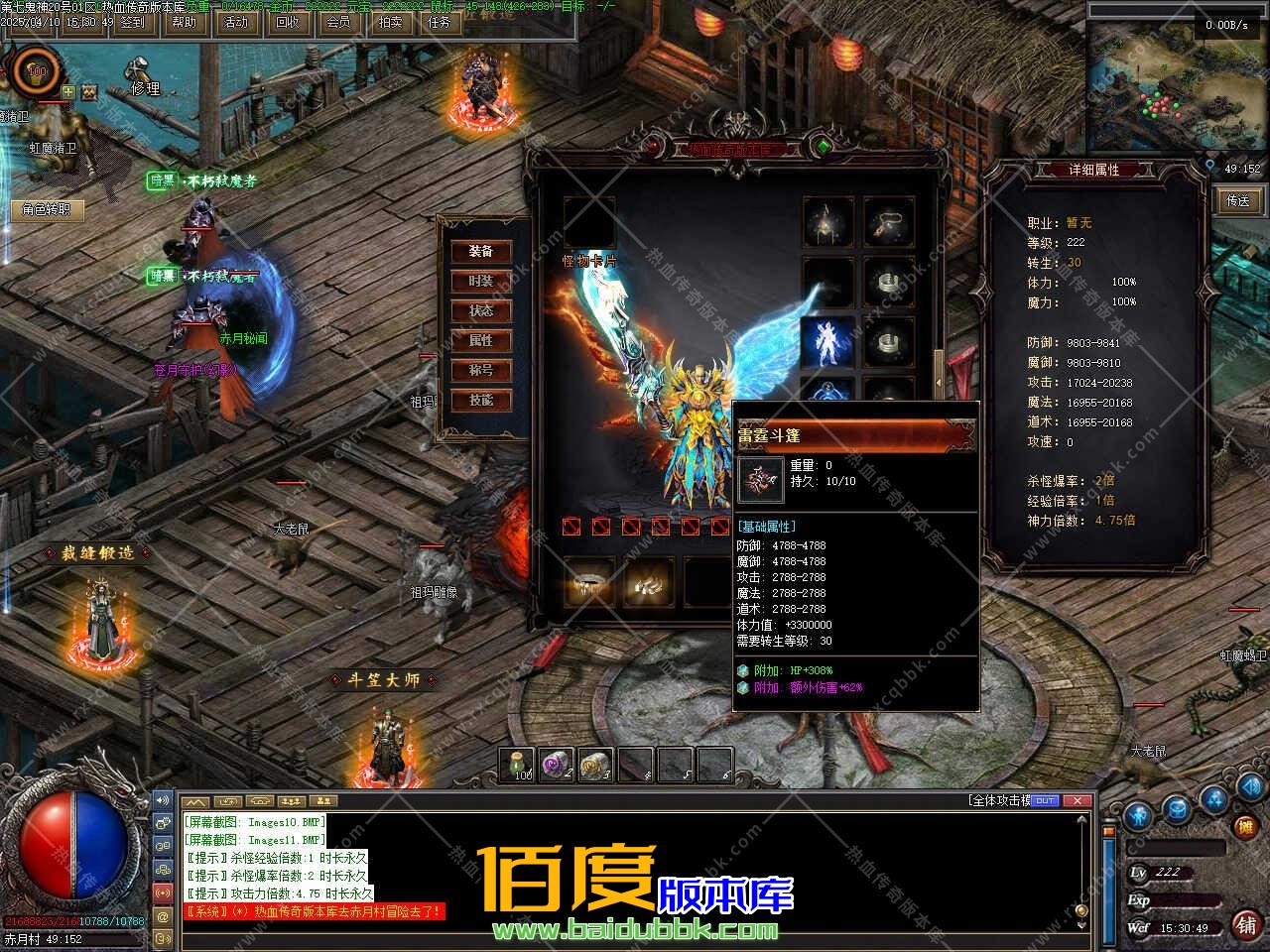Open the 会员 membership menu

pyautogui.click(x=338, y=22)
